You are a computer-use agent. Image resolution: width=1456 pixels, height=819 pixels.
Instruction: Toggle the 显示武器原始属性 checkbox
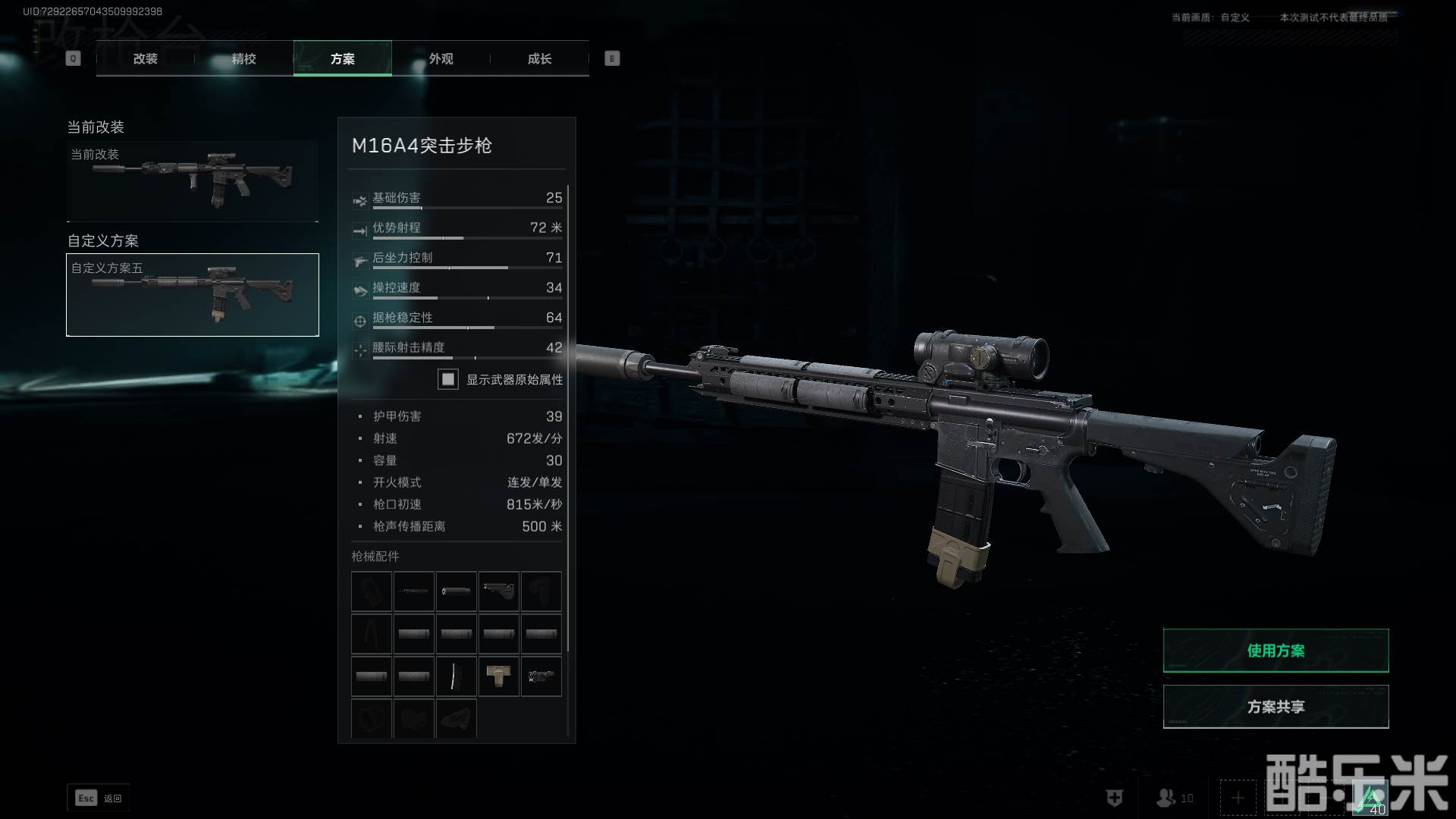pyautogui.click(x=448, y=379)
